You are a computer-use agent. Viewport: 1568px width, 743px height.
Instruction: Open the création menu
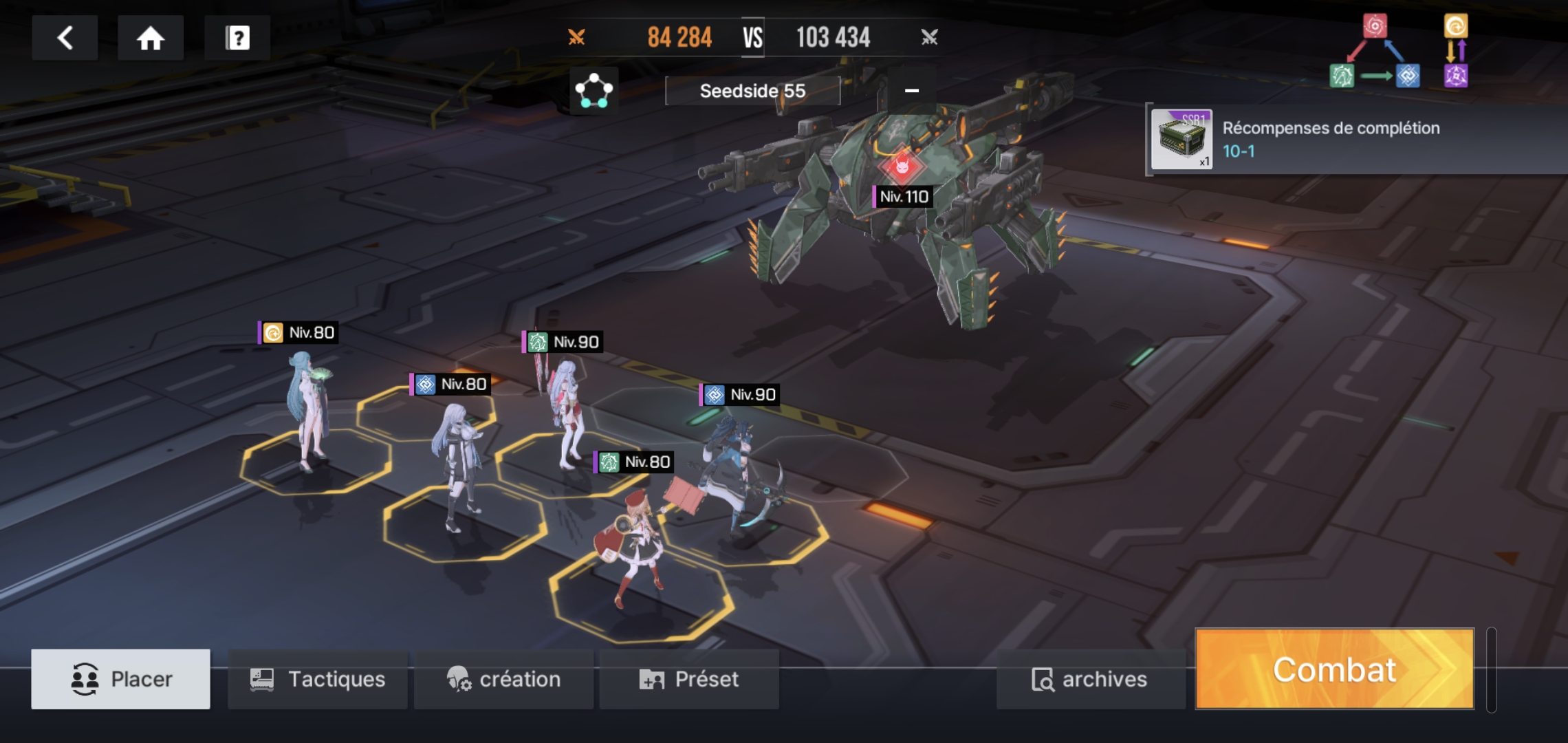503,679
